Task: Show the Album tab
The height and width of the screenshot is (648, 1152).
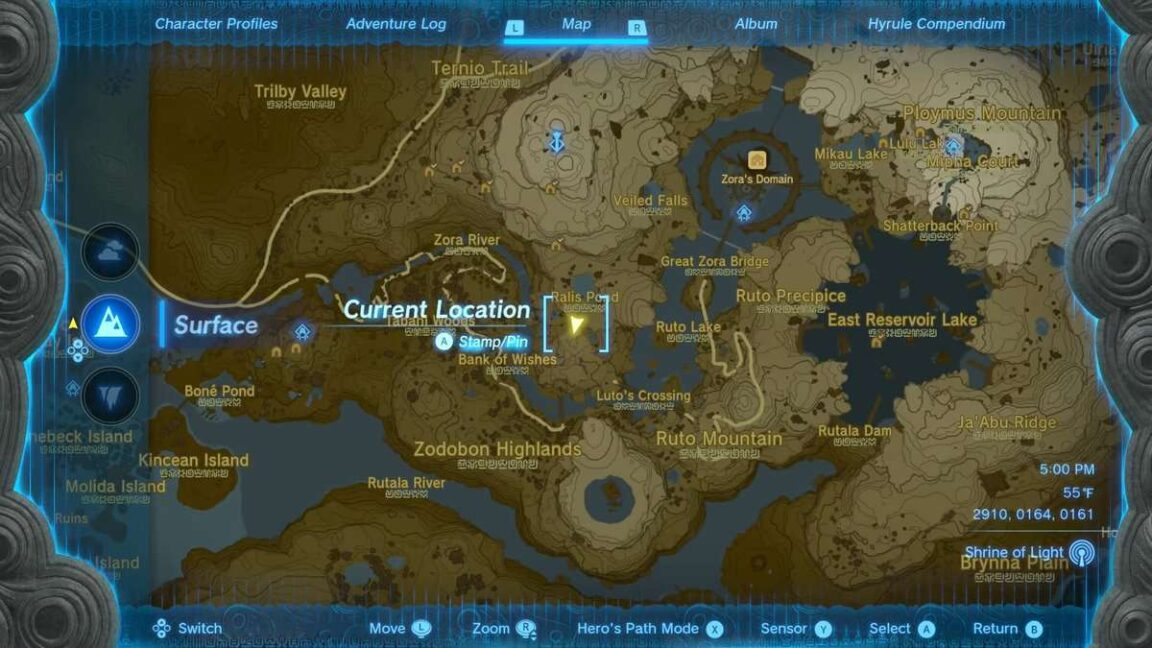Action: [755, 24]
